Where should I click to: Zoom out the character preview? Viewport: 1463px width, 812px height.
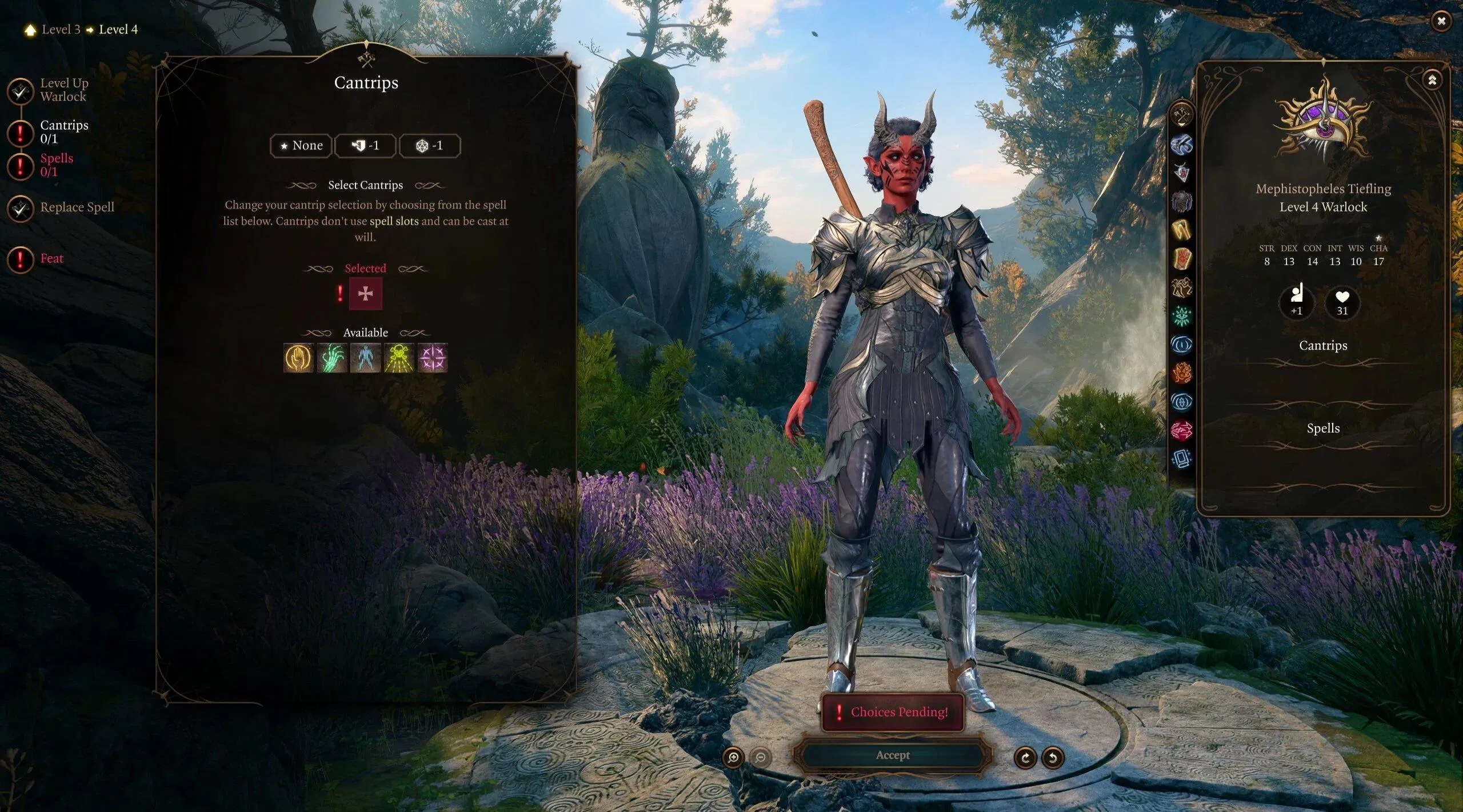[761, 758]
